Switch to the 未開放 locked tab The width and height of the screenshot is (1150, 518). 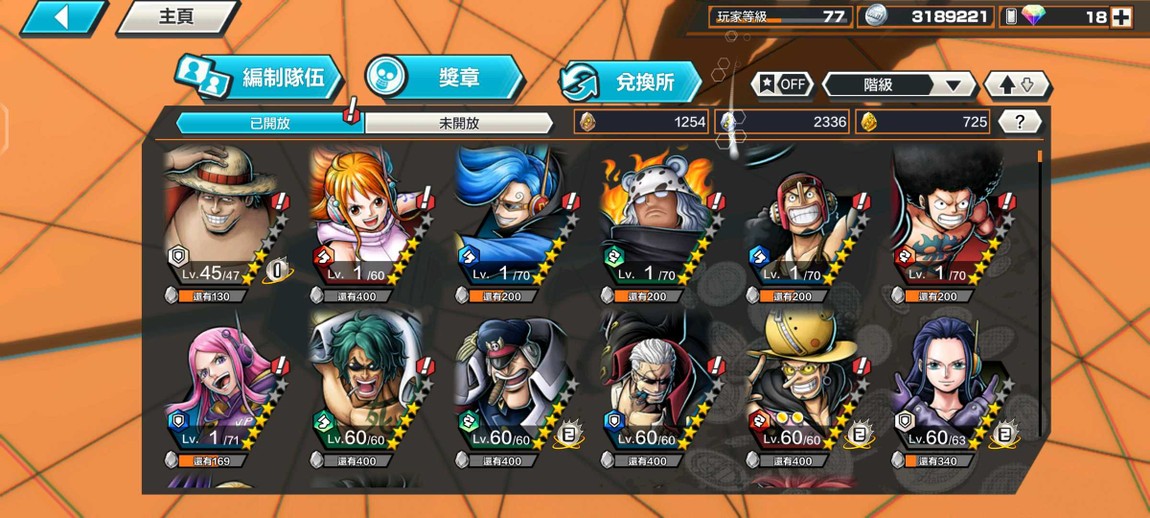(459, 123)
